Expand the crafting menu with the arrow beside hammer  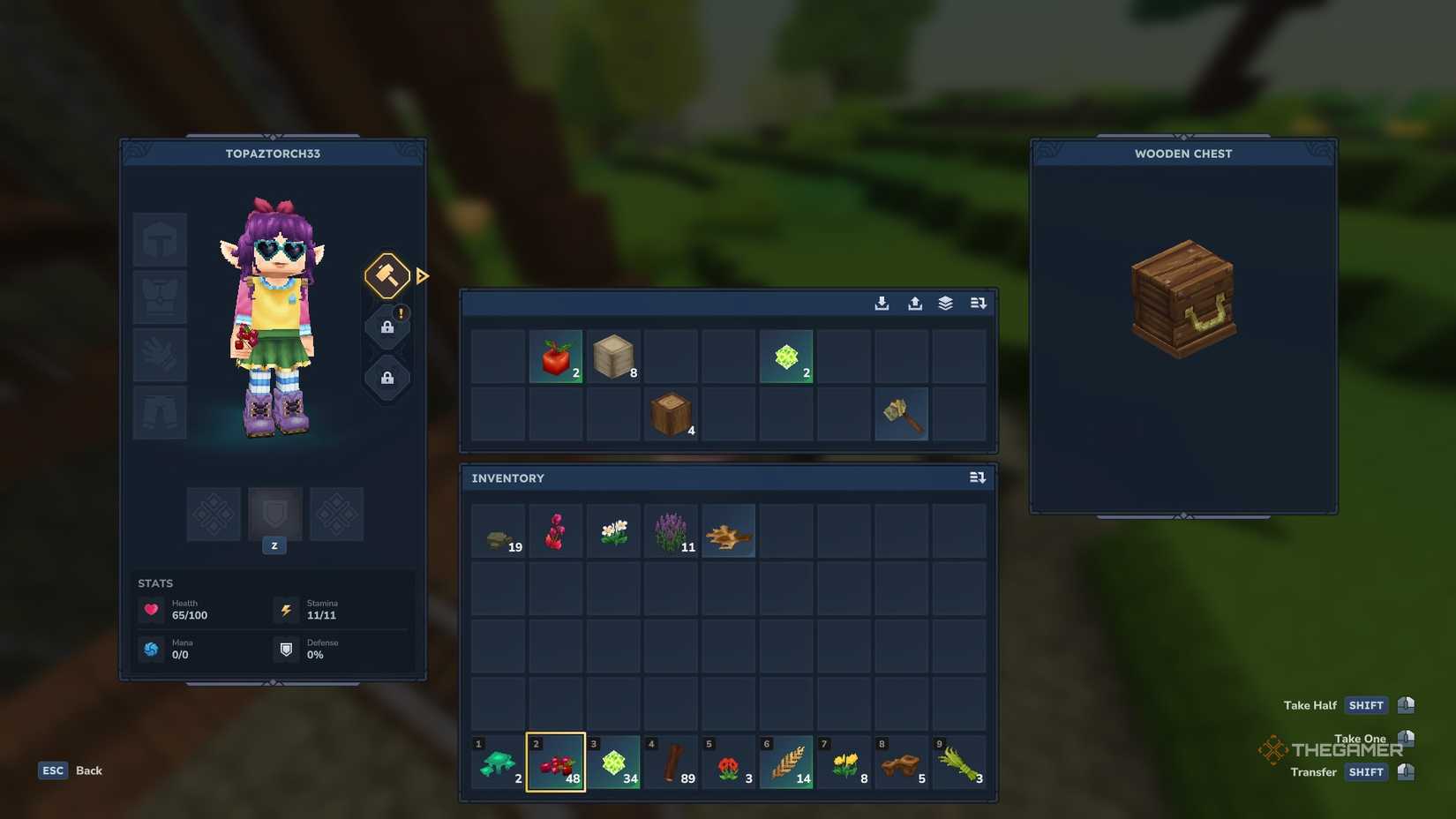(x=423, y=275)
